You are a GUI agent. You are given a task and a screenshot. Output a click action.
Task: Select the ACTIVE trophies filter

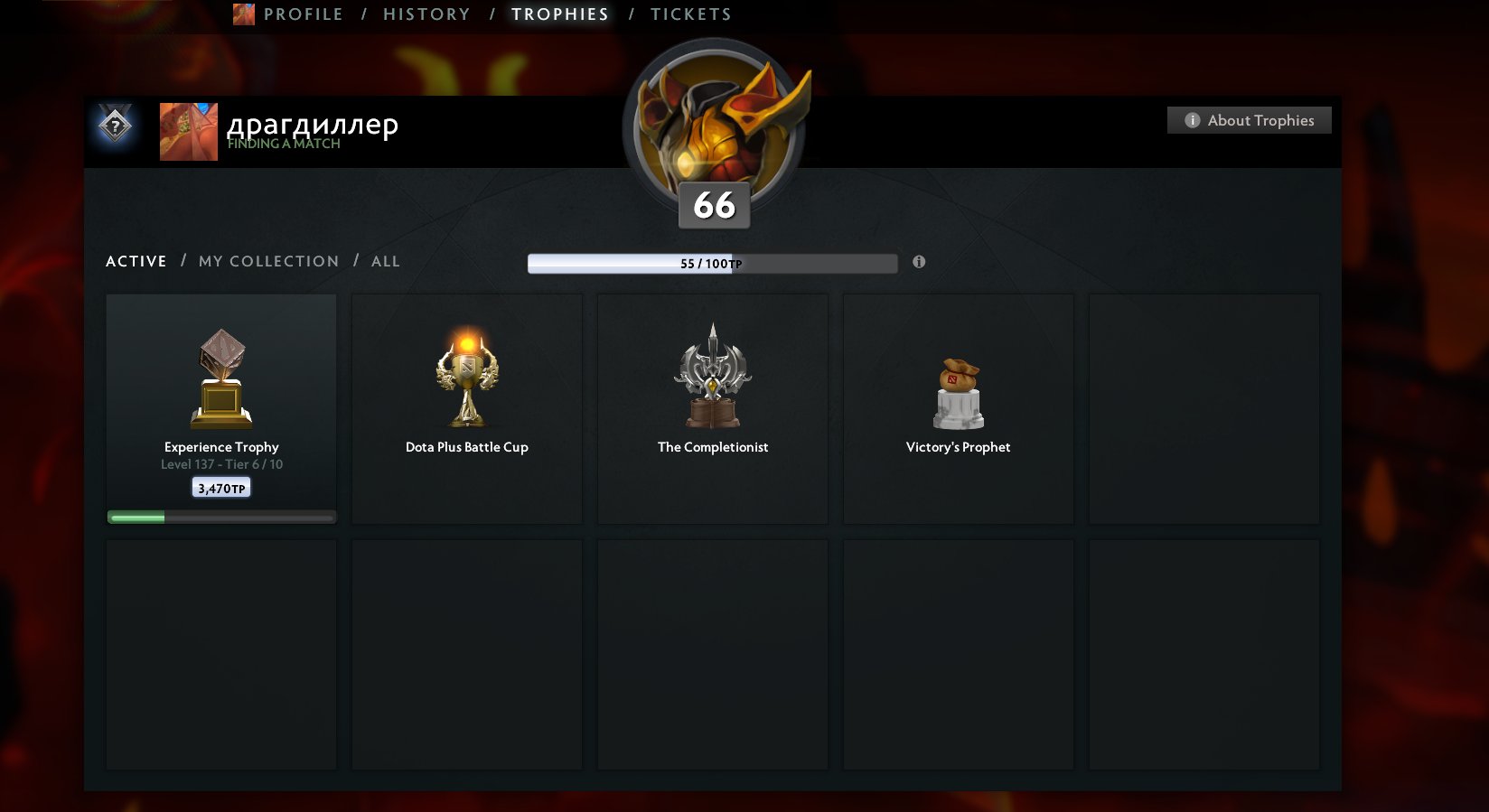(x=136, y=261)
